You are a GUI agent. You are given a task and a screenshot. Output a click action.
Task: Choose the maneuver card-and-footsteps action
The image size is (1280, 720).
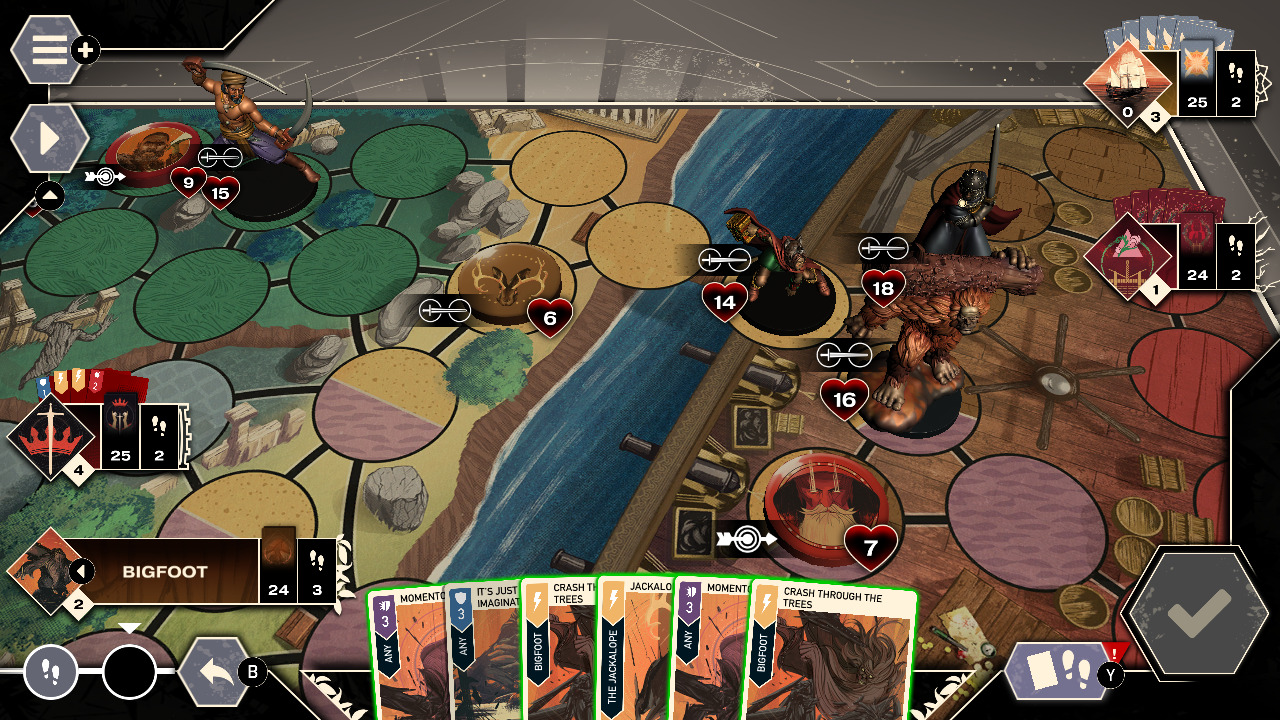point(1059,669)
